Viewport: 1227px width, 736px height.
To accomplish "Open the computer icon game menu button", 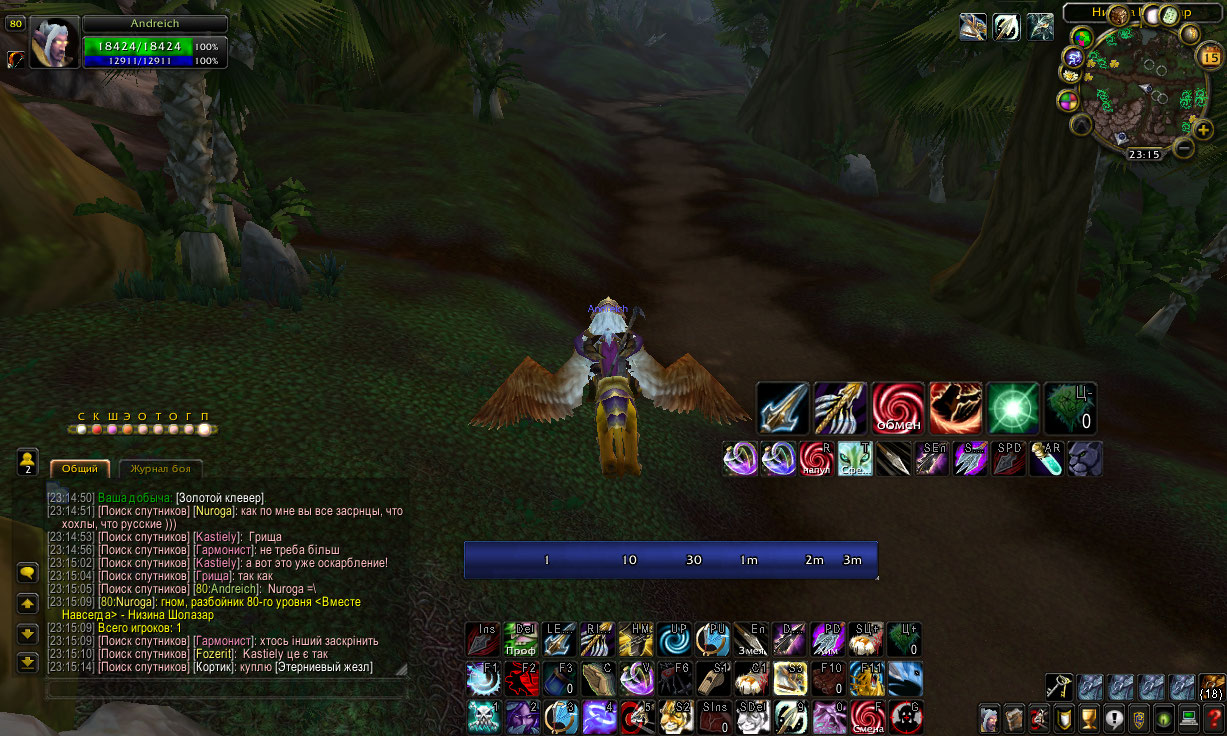I will [x=1189, y=718].
